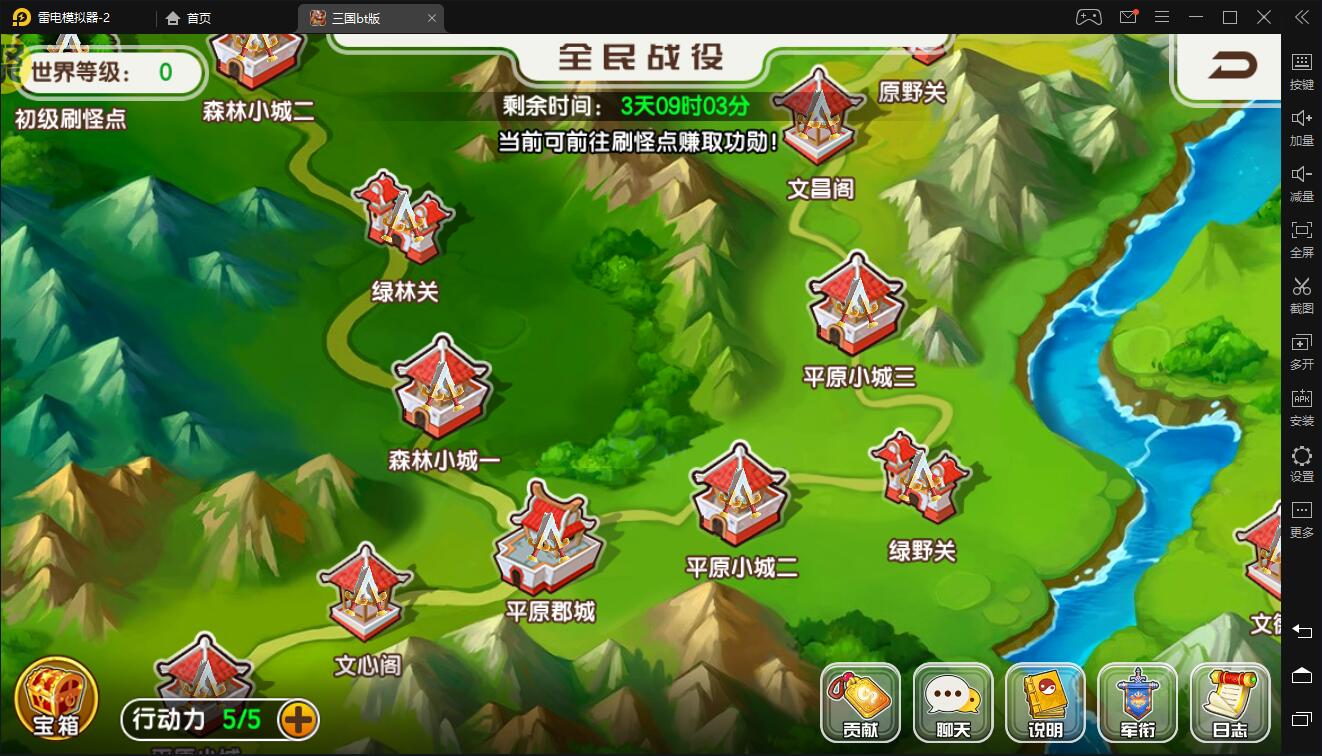Switch to the 首页 home tab

click(190, 17)
